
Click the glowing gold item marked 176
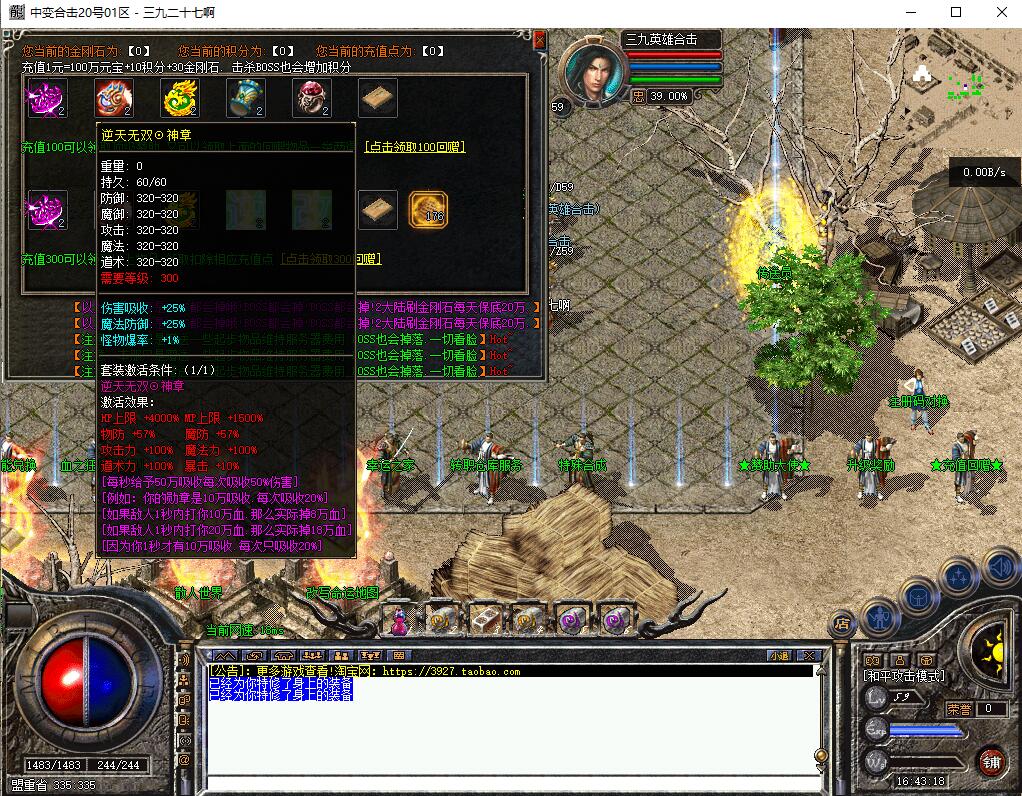429,210
